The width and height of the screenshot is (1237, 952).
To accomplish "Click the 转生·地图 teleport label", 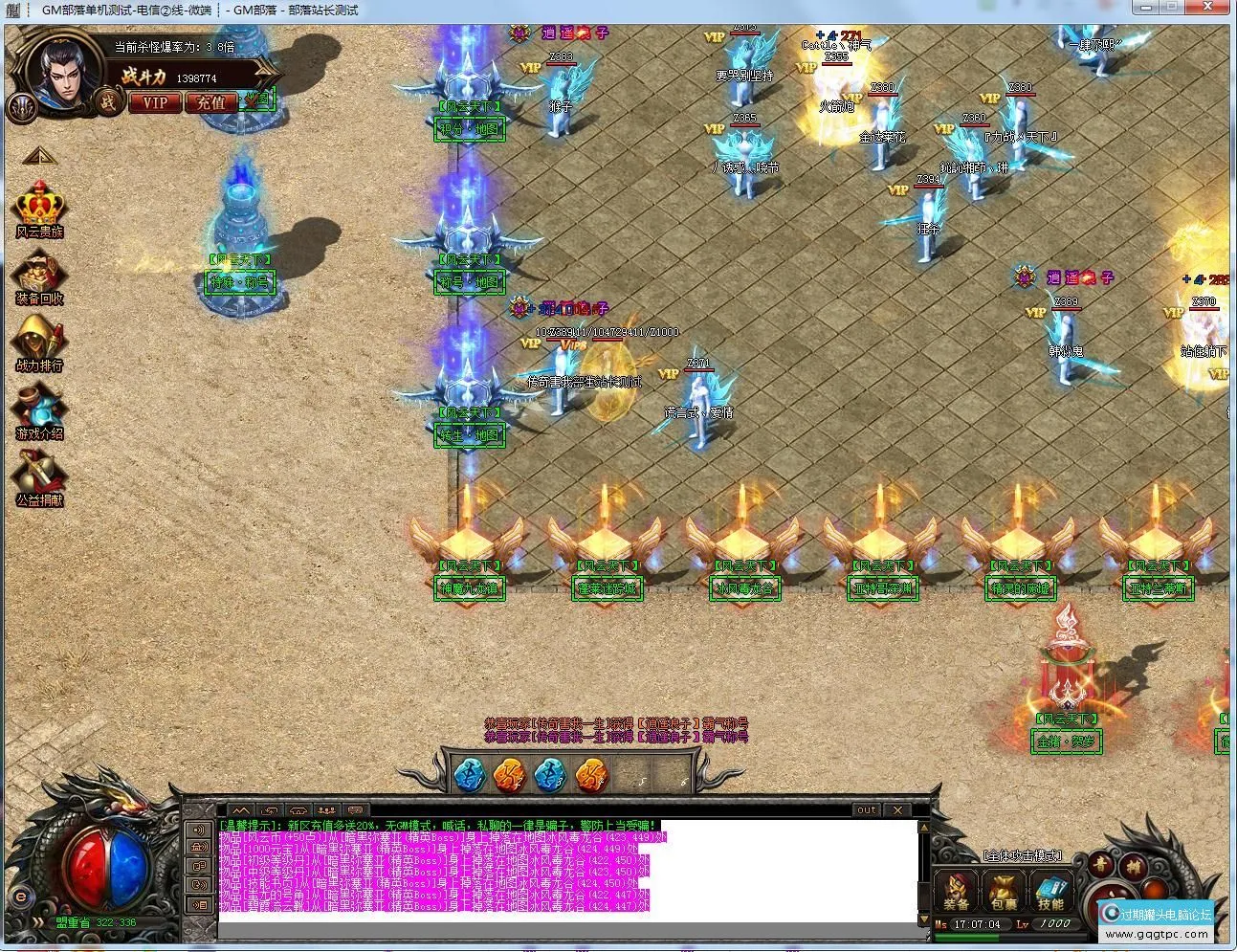I will (x=469, y=434).
